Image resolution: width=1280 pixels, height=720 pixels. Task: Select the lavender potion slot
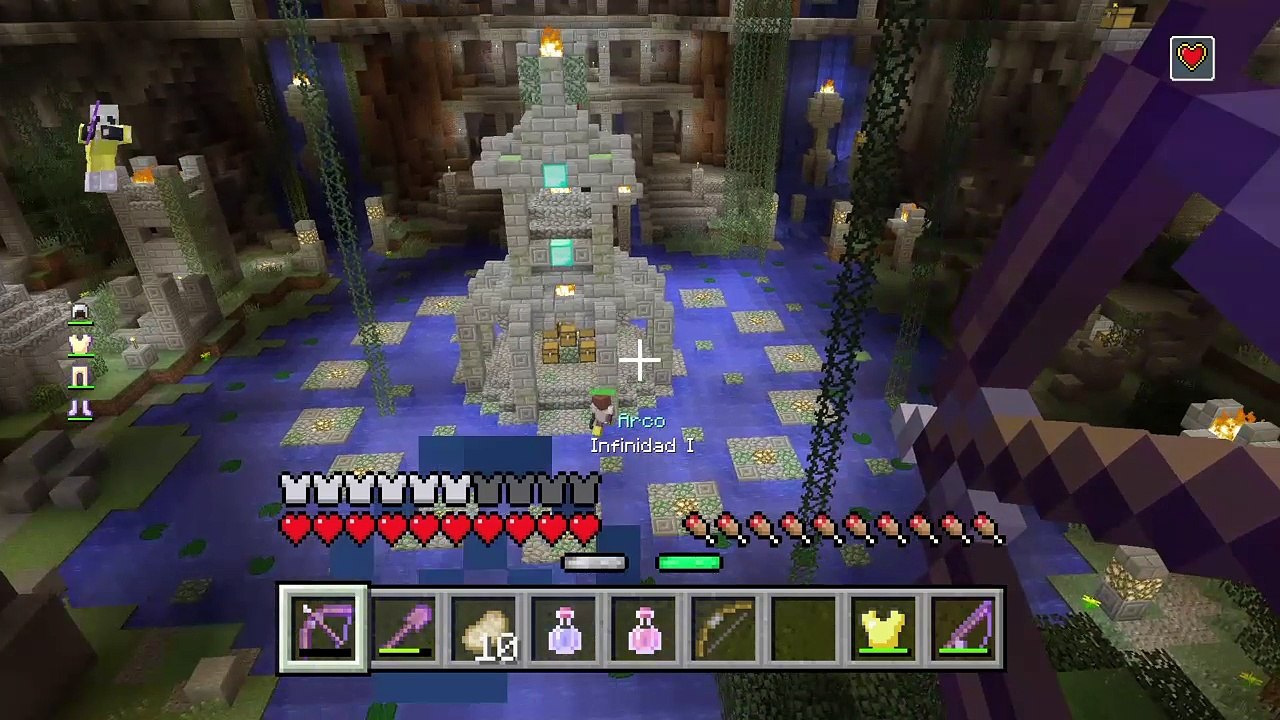pyautogui.click(x=564, y=629)
